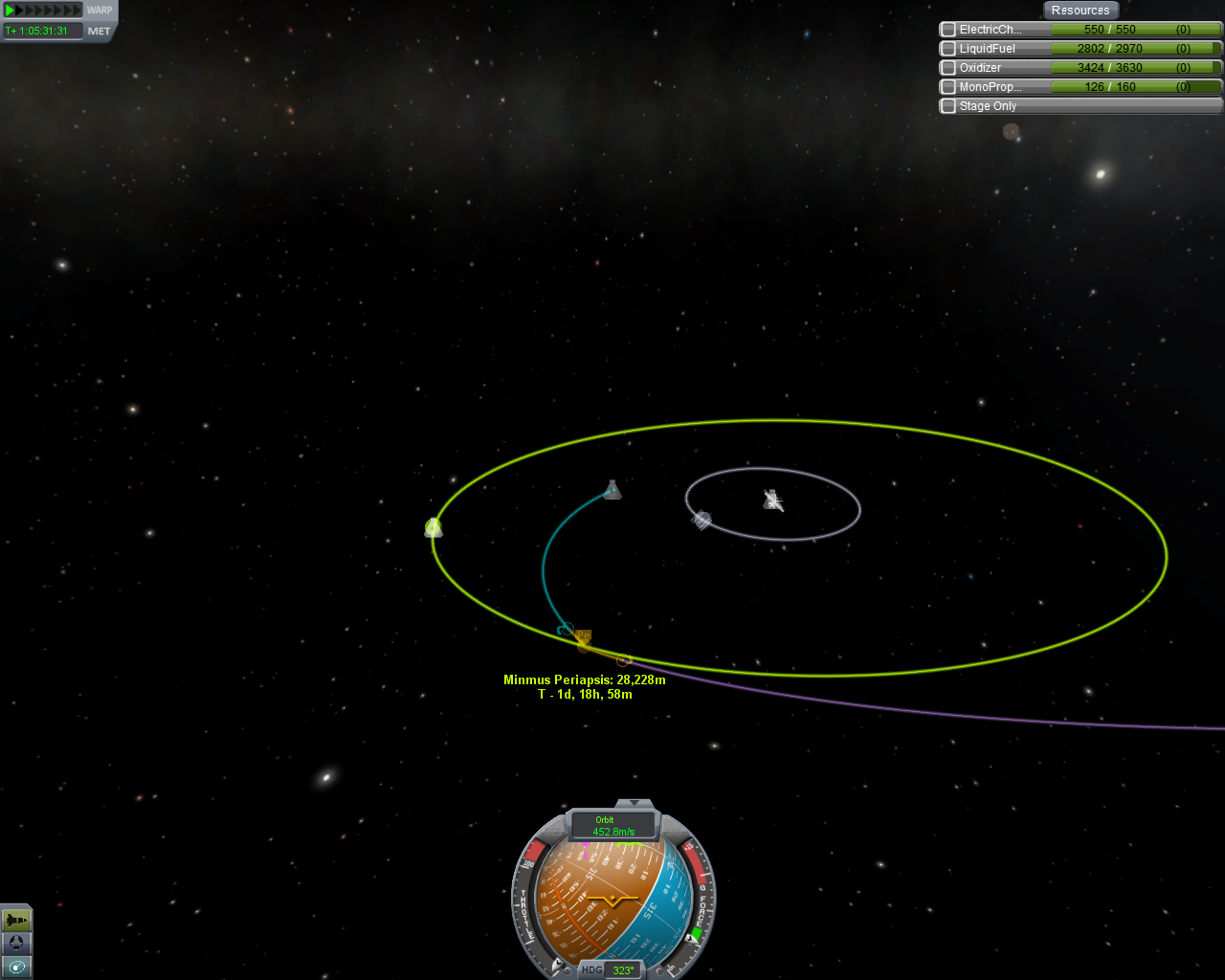Select the Minmus Periapsis marker on the orbit
Image resolution: width=1225 pixels, height=980 pixels.
583,638
